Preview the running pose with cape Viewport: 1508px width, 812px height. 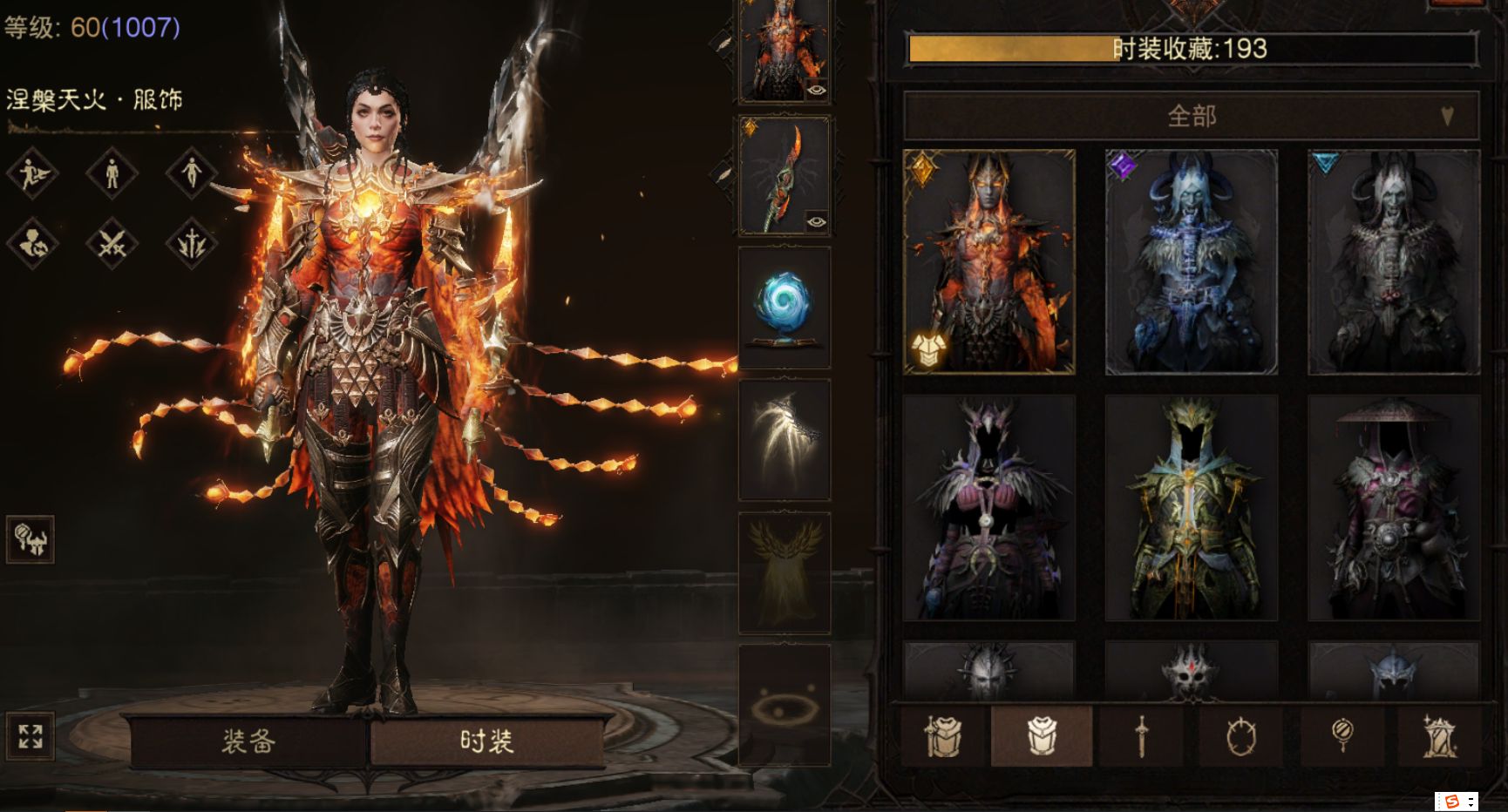coord(32,173)
